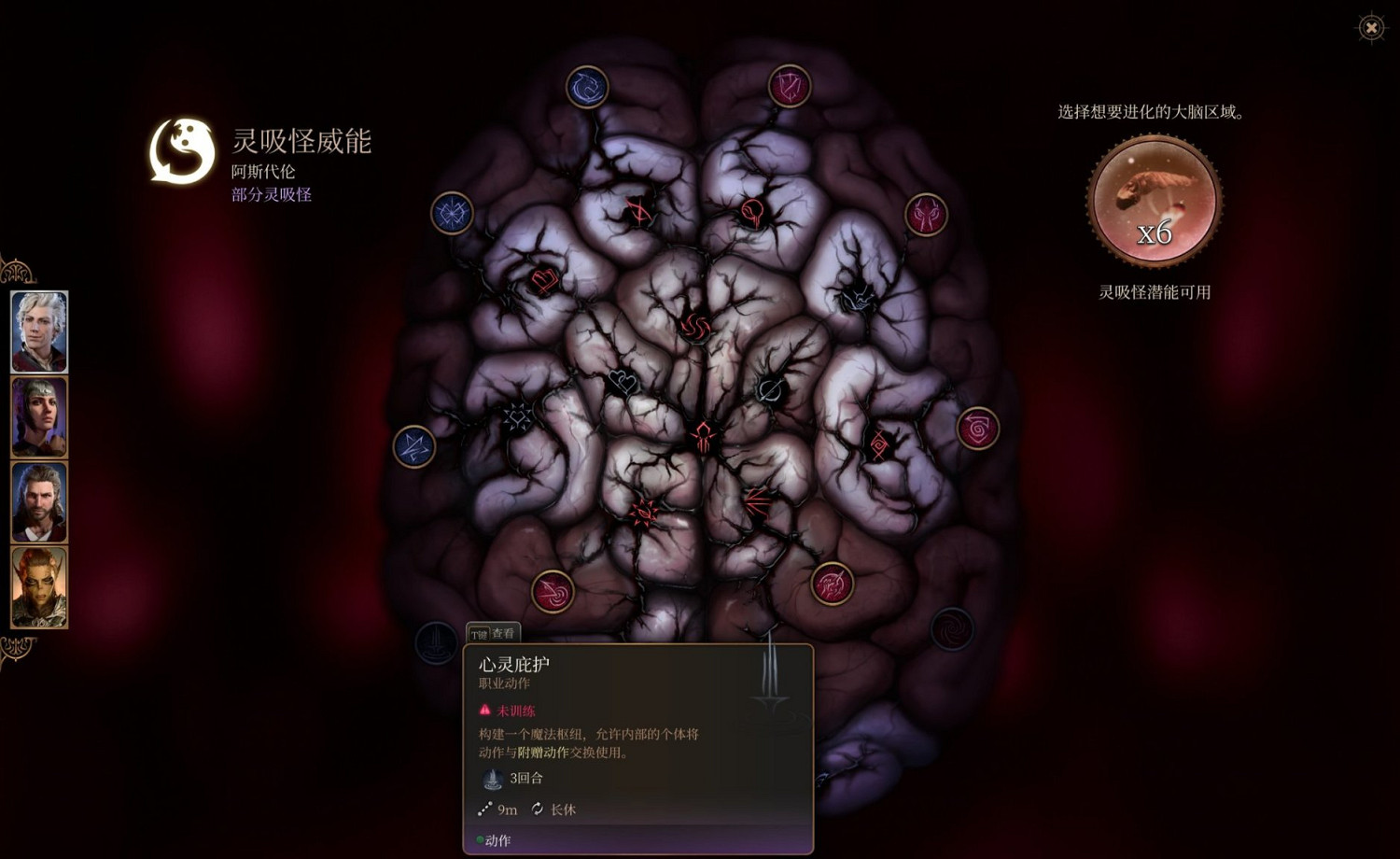Select the second character portrait
This screenshot has height=859, width=1400.
[38, 416]
